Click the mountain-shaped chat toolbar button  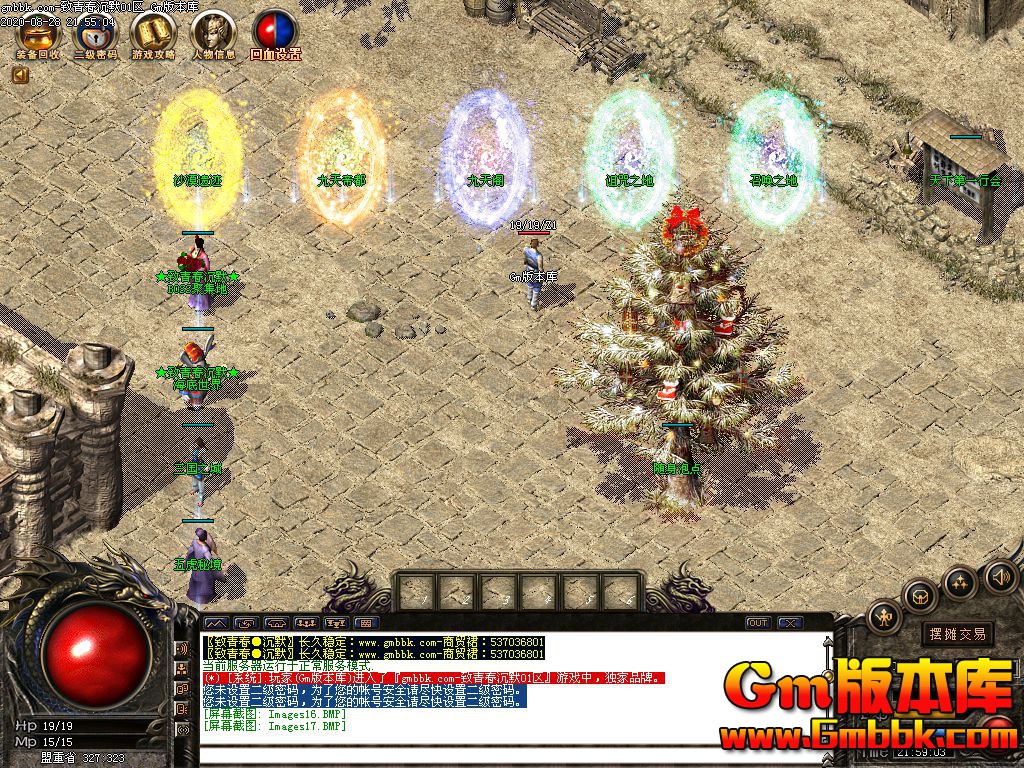click(216, 623)
